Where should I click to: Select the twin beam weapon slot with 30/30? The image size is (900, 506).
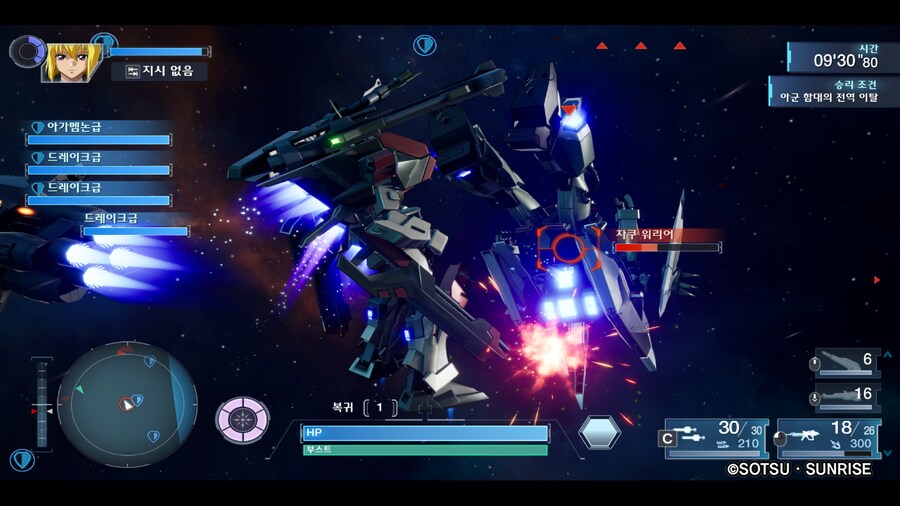click(714, 438)
